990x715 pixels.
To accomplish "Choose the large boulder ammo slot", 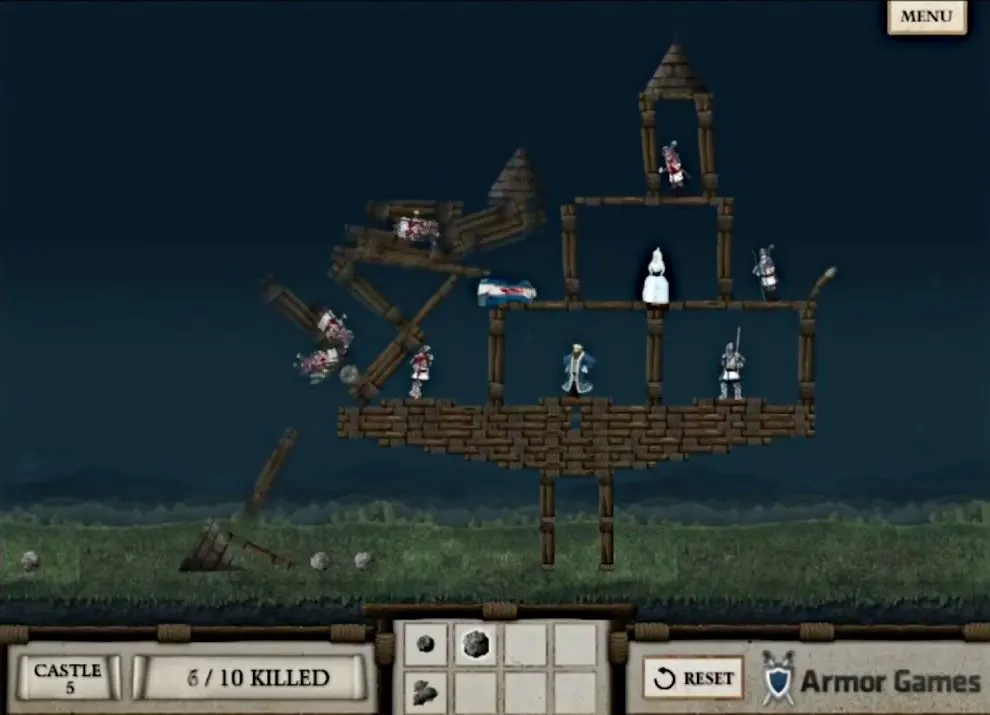I will point(476,645).
